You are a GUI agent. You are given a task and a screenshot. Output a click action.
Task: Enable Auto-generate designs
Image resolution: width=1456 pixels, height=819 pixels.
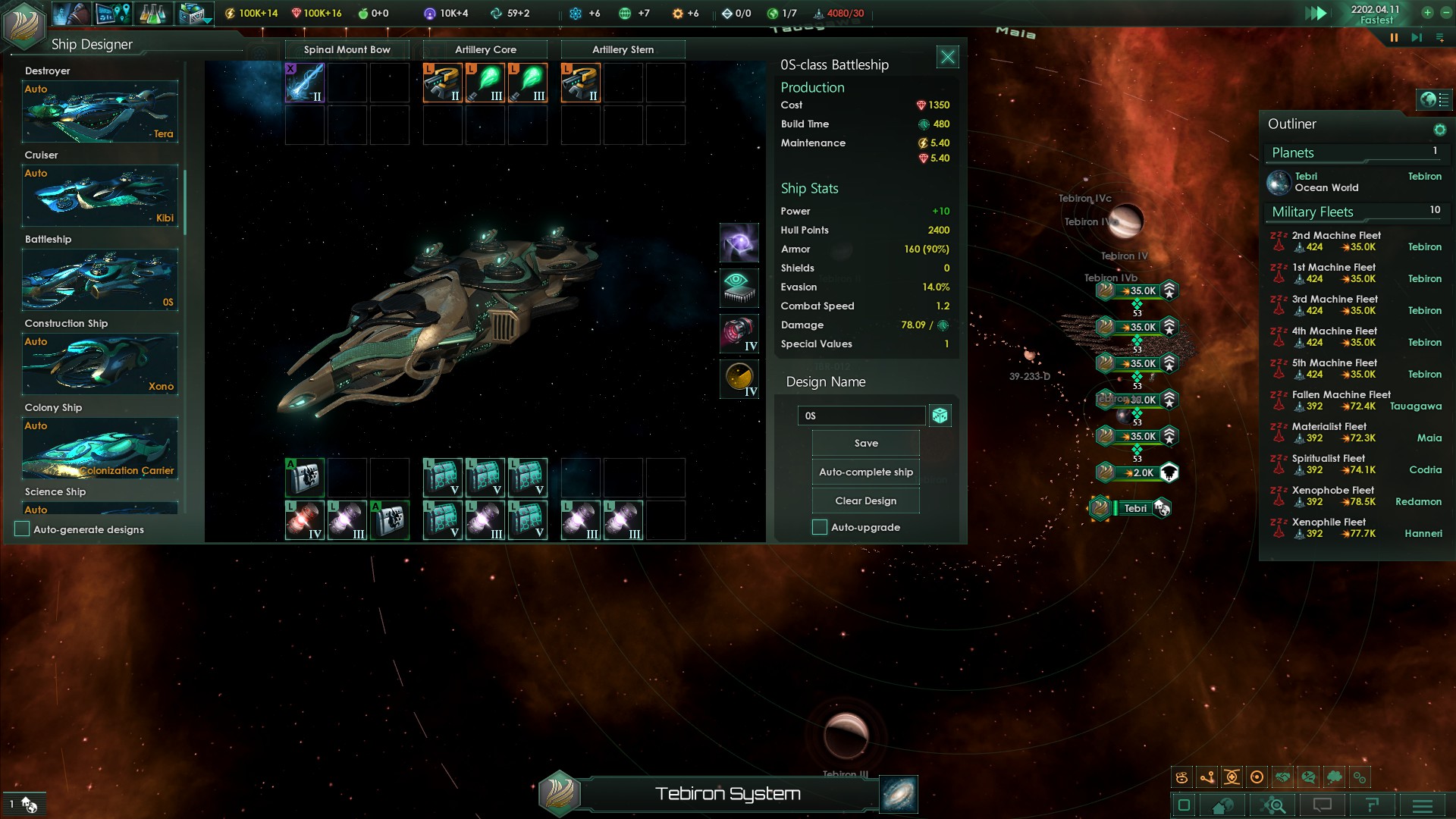coord(22,529)
